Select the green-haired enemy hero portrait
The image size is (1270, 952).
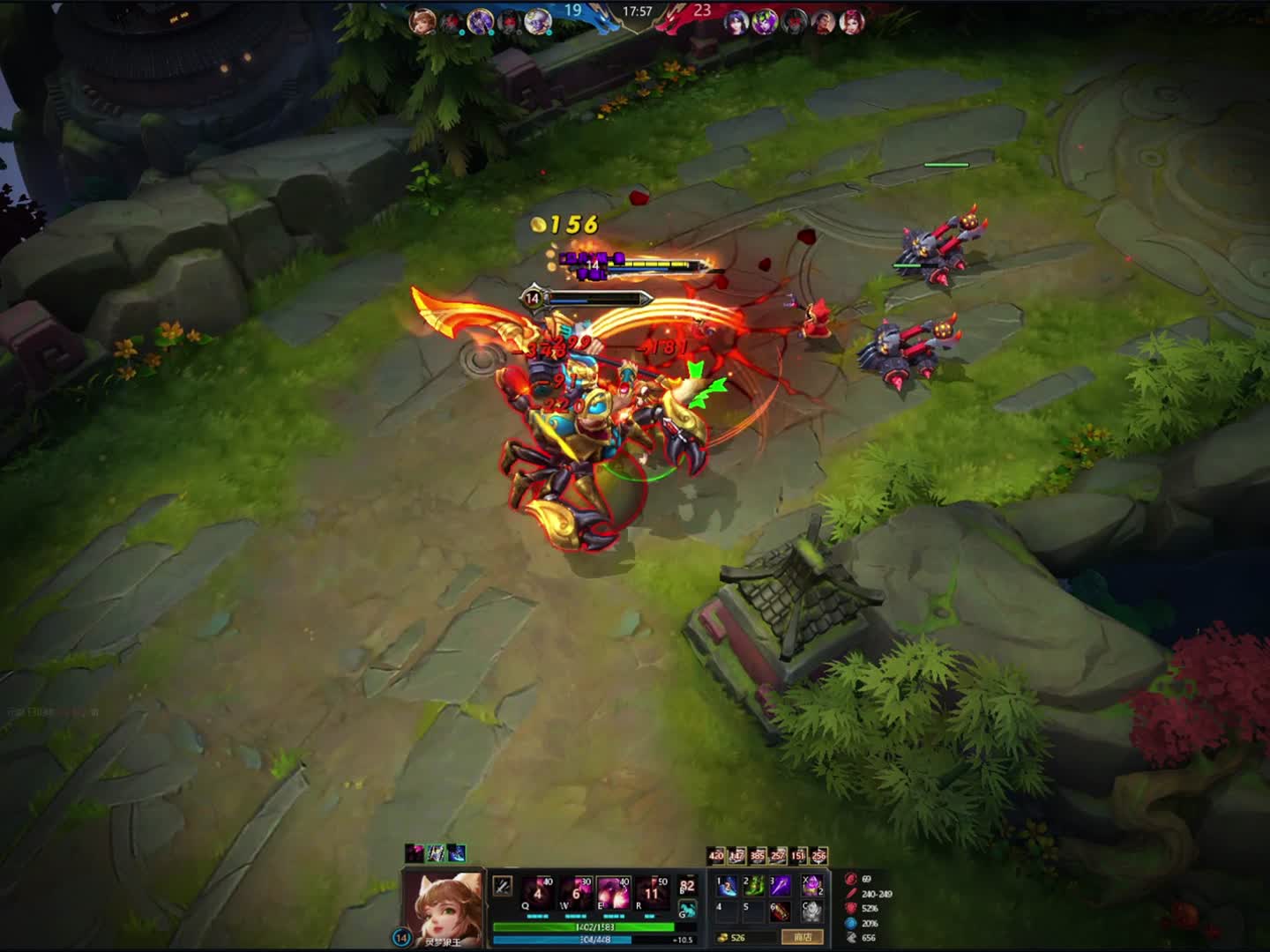[766, 22]
